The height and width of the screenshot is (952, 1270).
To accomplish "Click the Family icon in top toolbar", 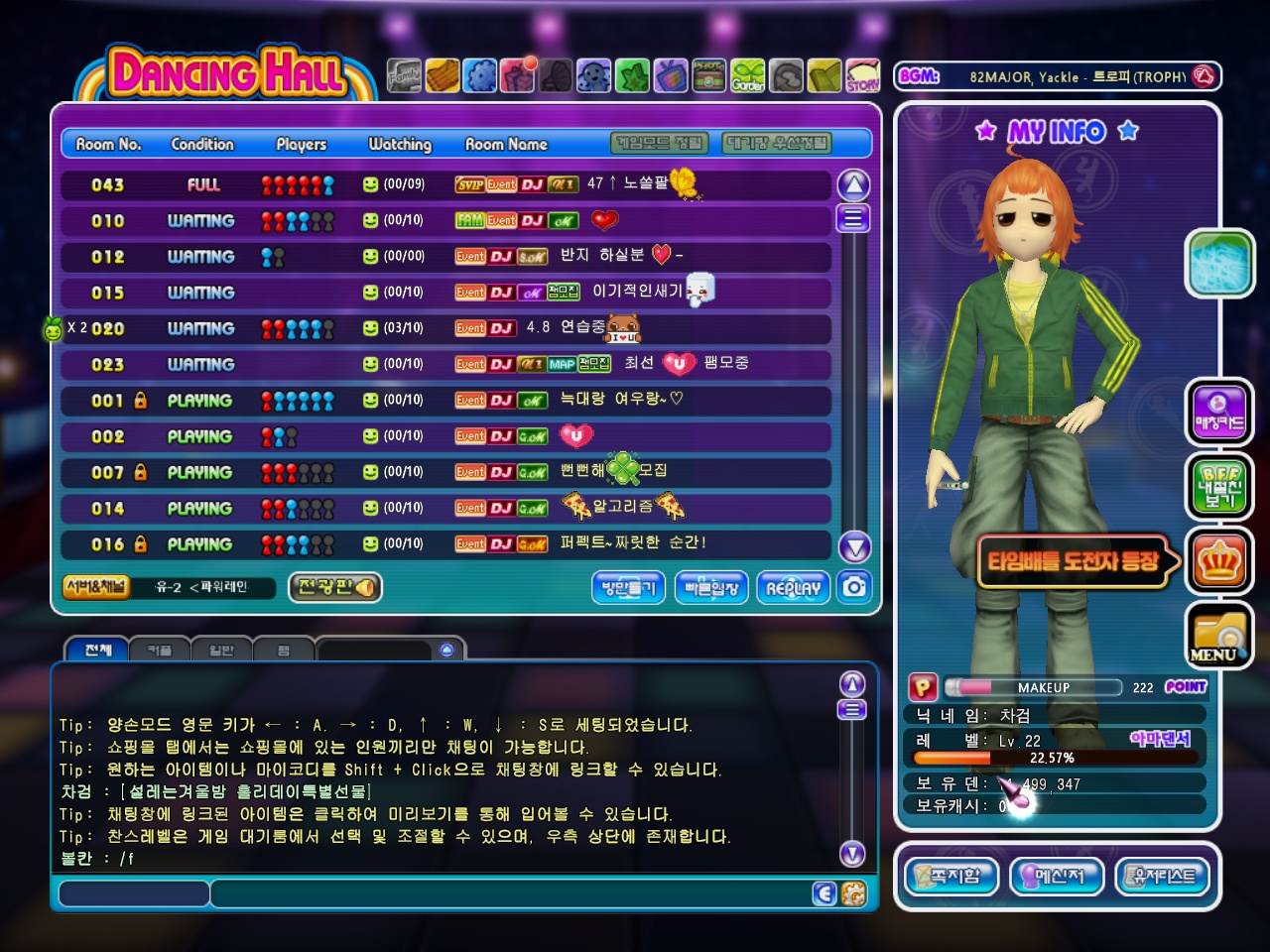I will (404, 75).
